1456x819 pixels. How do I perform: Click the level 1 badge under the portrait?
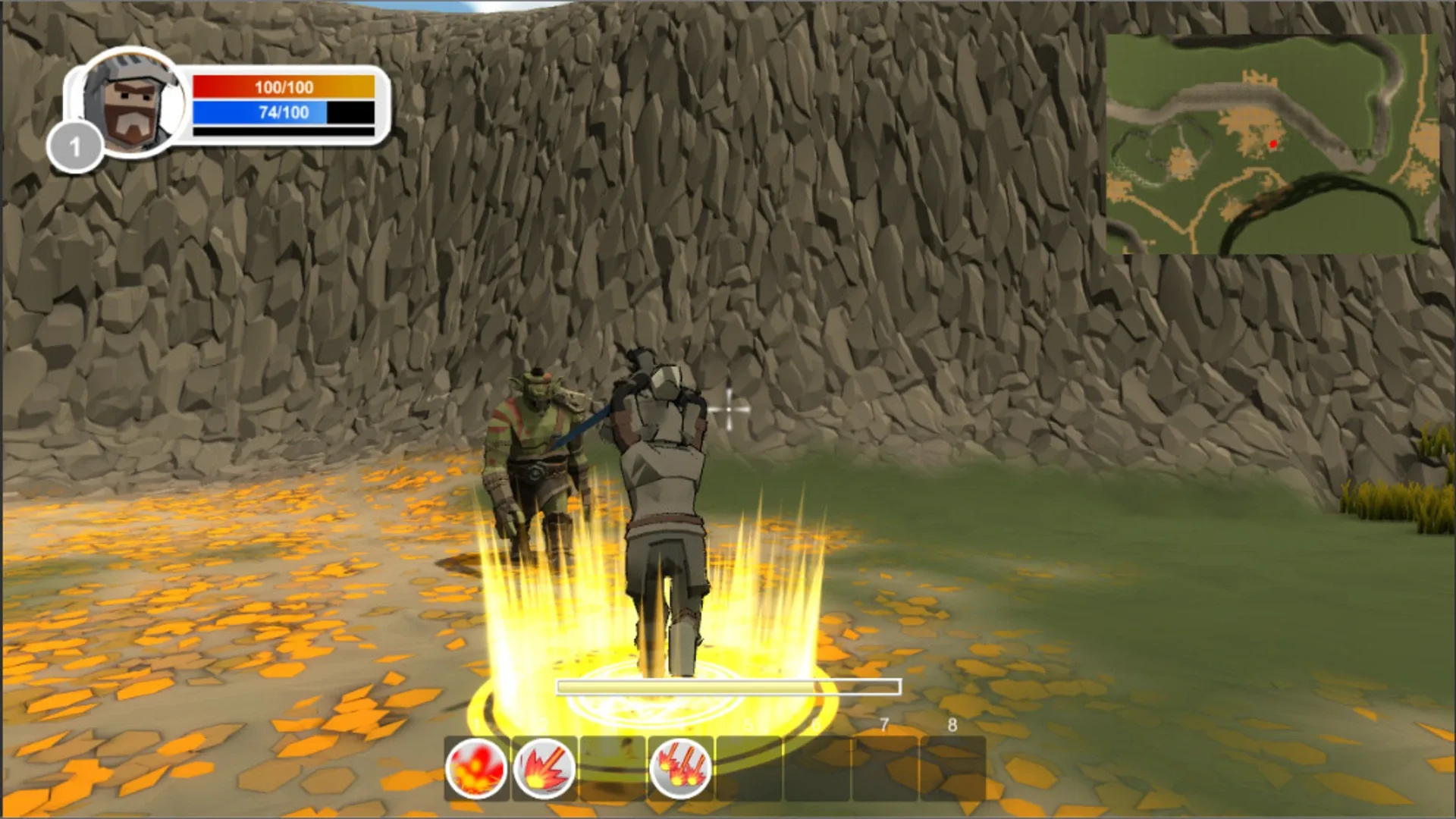pos(76,144)
